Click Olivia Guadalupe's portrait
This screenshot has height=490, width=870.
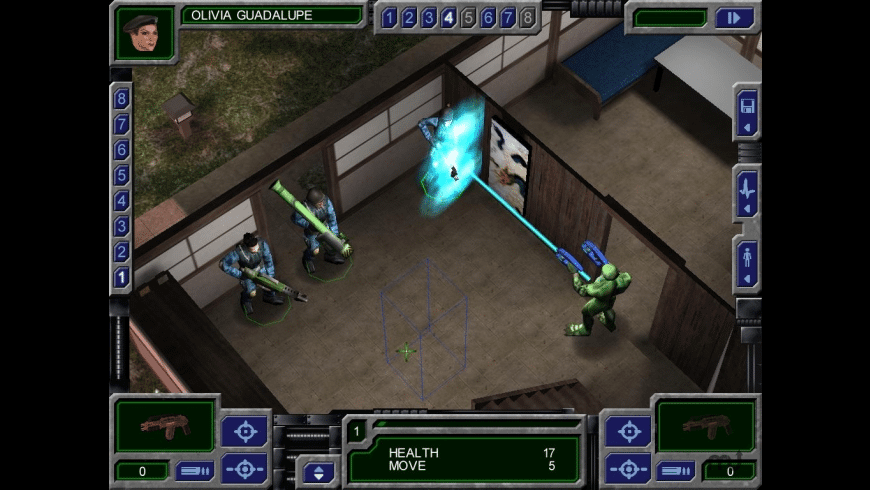tap(143, 33)
